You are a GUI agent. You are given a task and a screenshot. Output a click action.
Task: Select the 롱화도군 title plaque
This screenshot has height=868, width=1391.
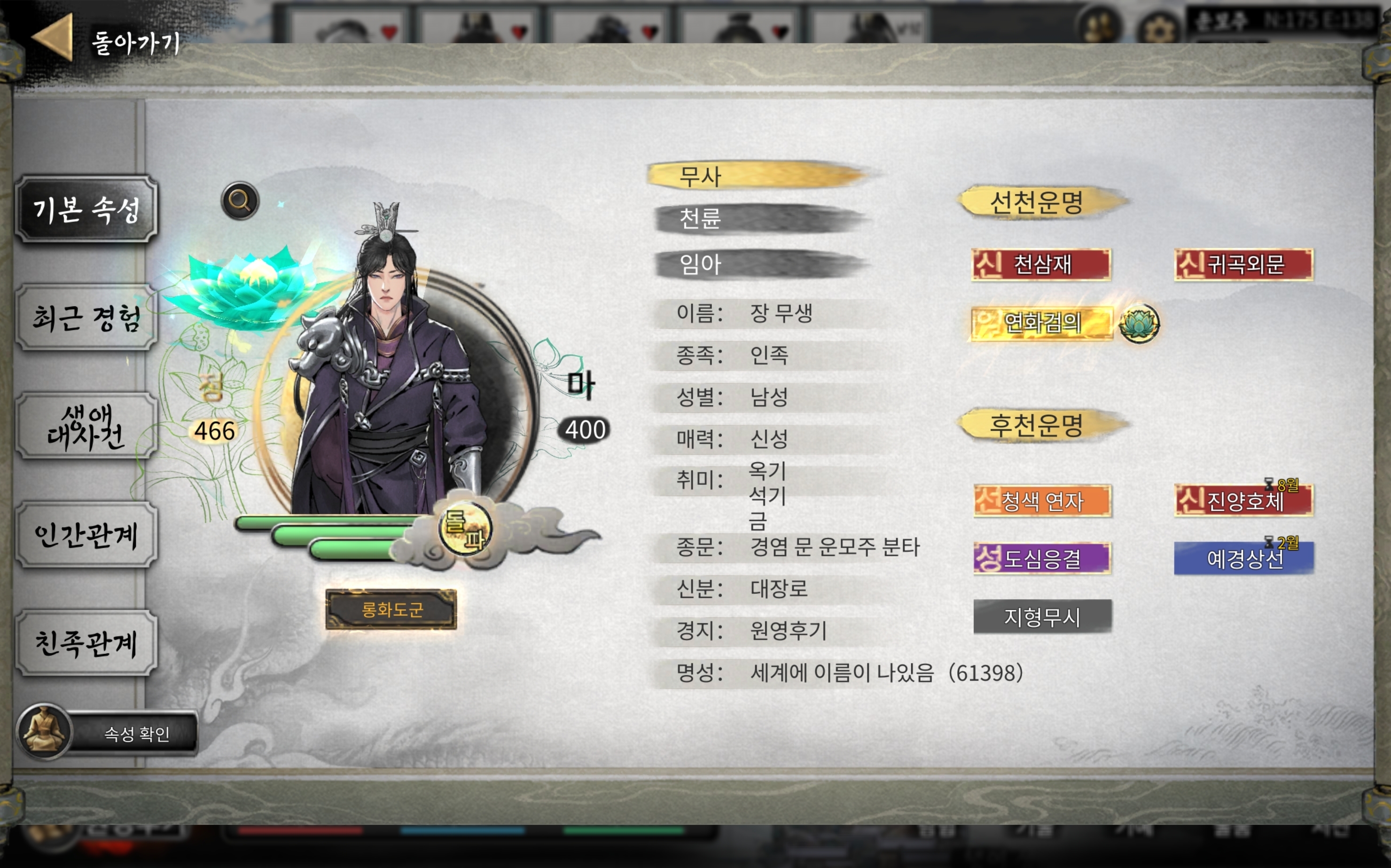(x=391, y=609)
